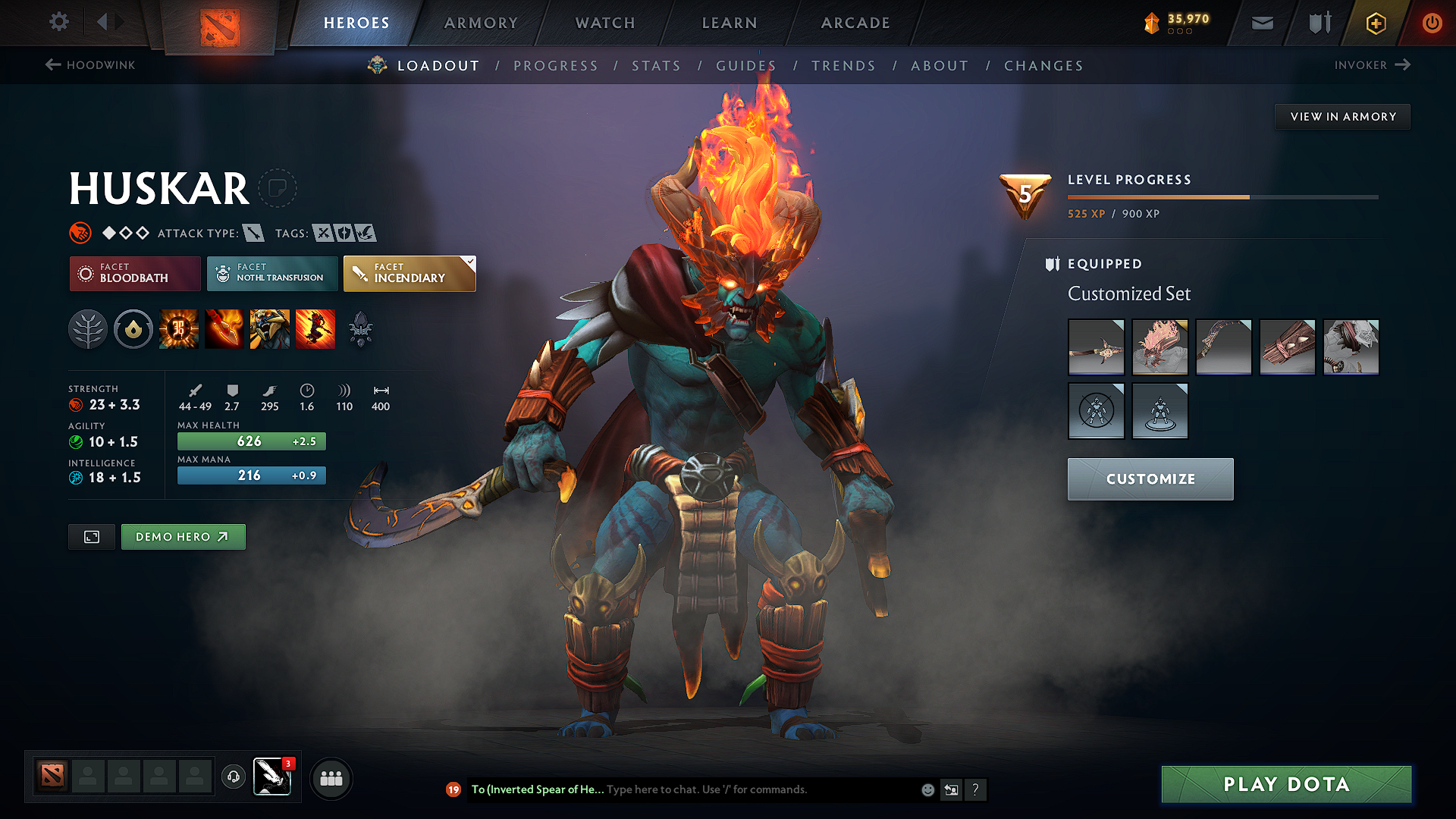Advance to Invoker with the right arrow
The width and height of the screenshot is (1456, 819).
pos(1403,65)
